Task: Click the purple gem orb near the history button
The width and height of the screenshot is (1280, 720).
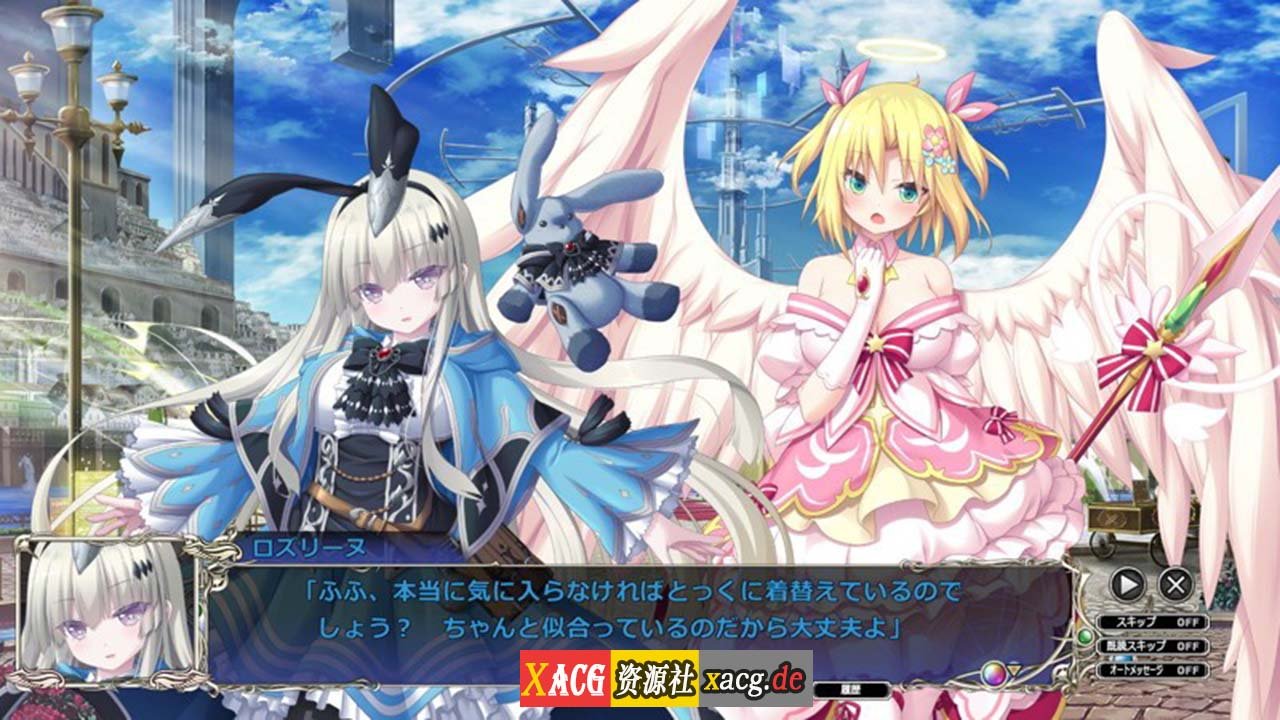Action: coord(995,673)
